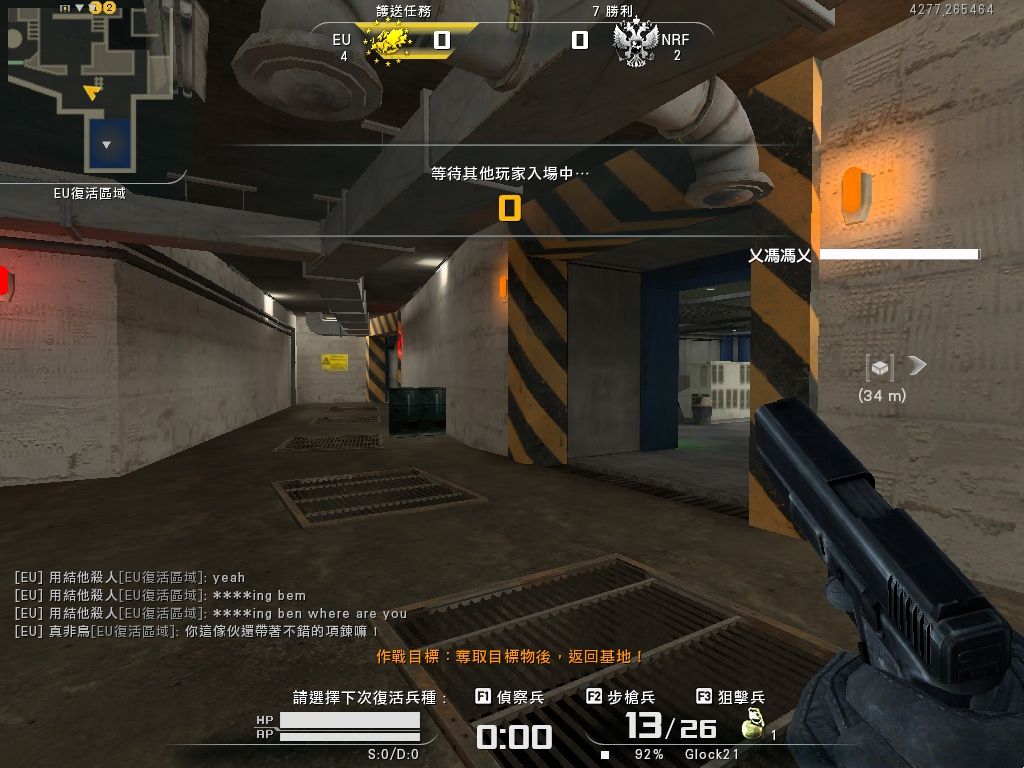Click the yellow number 2 marker above minimap

tap(110, 7)
